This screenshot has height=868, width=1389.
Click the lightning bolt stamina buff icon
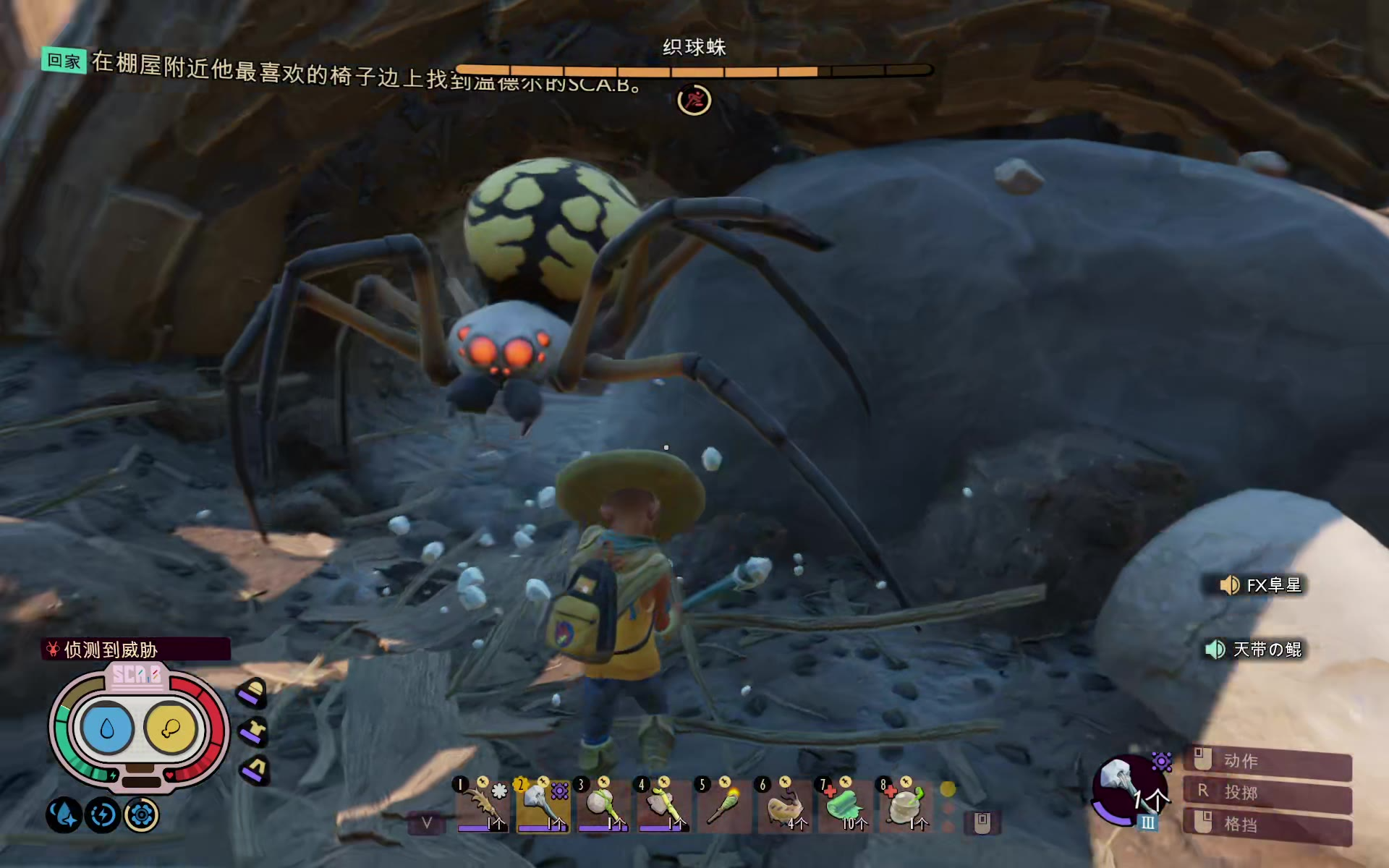click(x=103, y=815)
